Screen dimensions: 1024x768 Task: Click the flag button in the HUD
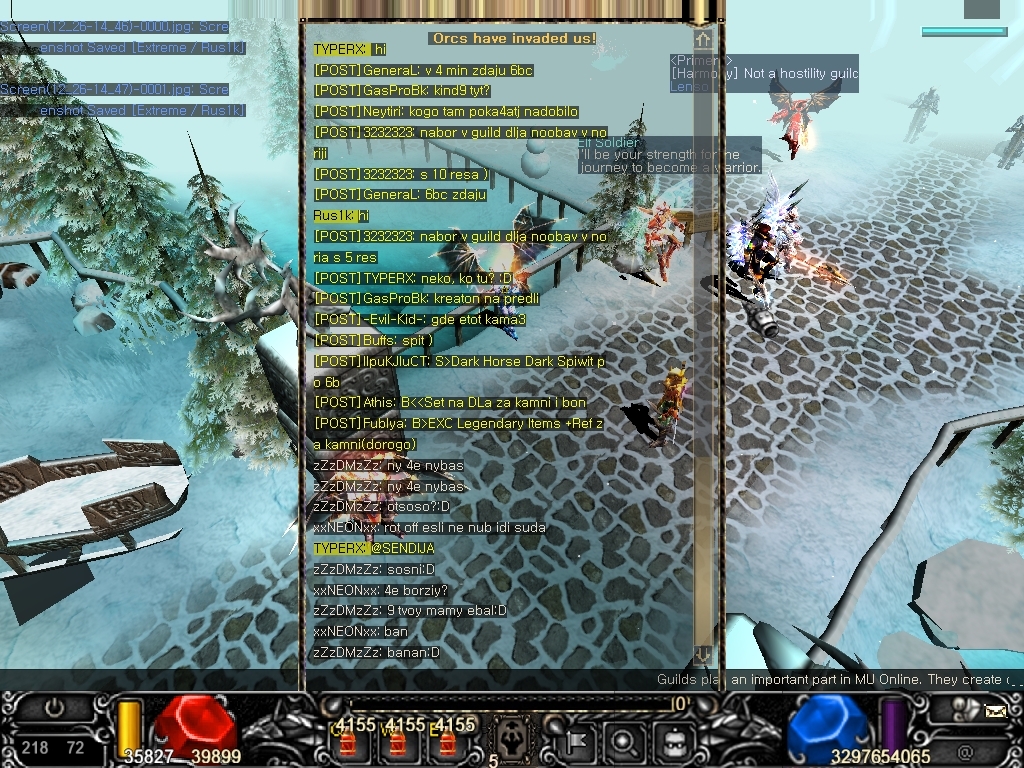click(x=579, y=742)
